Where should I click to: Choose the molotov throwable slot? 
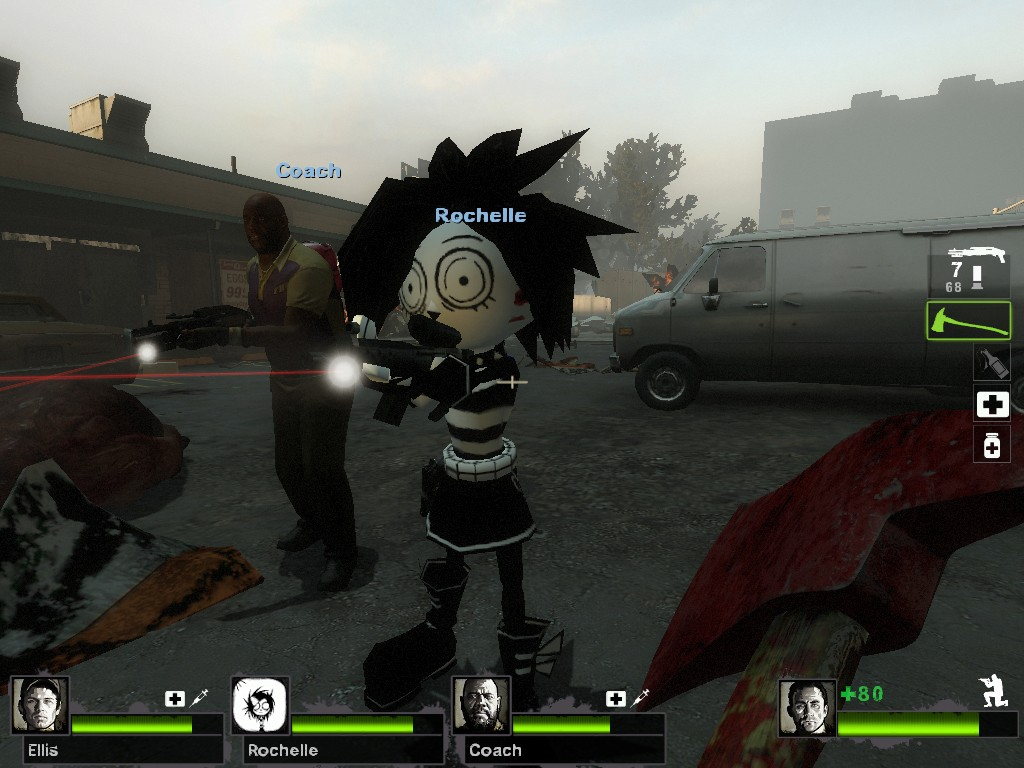992,362
